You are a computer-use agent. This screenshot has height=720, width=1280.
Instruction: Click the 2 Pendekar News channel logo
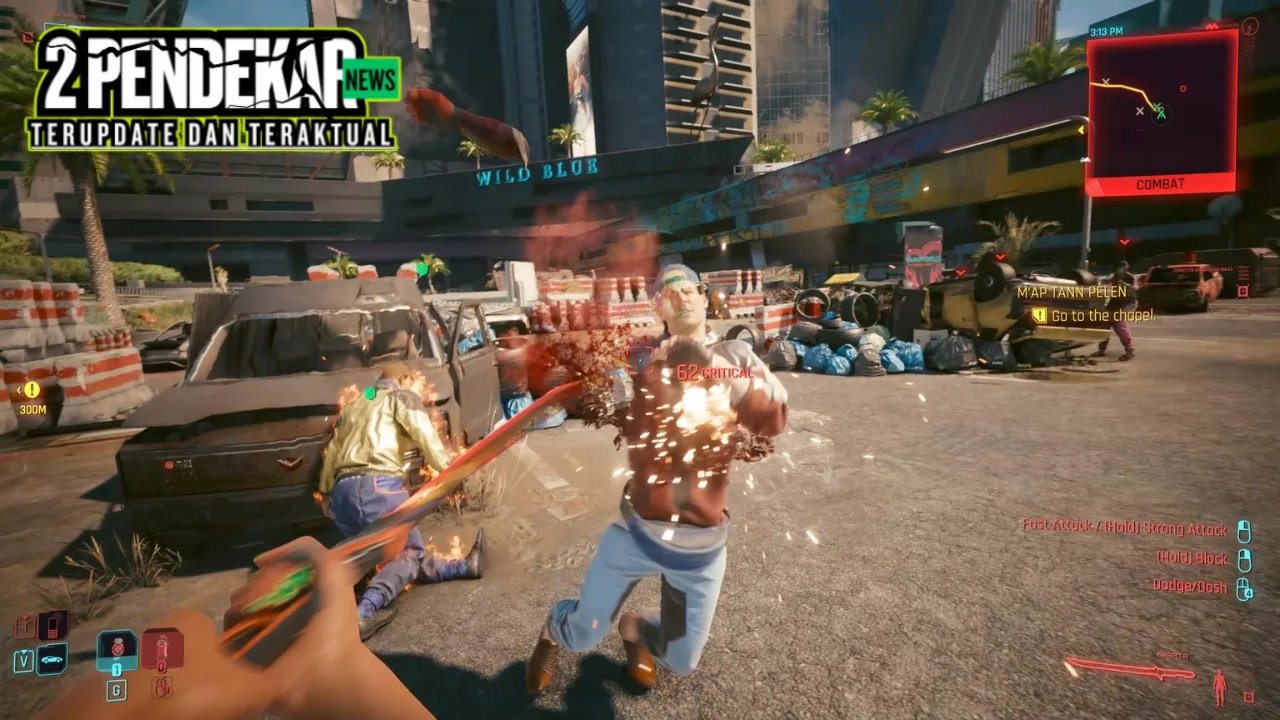(x=215, y=88)
